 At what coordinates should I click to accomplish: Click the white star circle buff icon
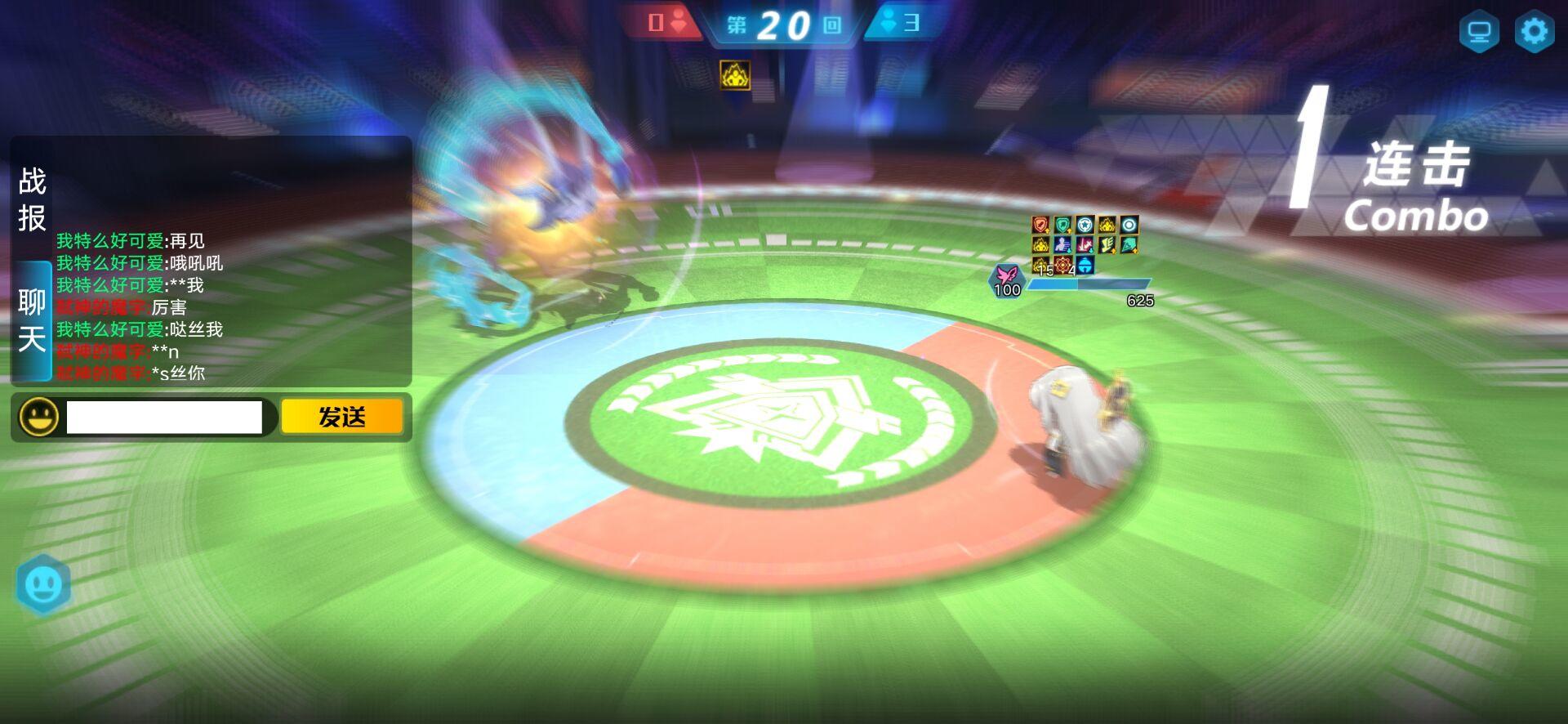(x=1085, y=224)
